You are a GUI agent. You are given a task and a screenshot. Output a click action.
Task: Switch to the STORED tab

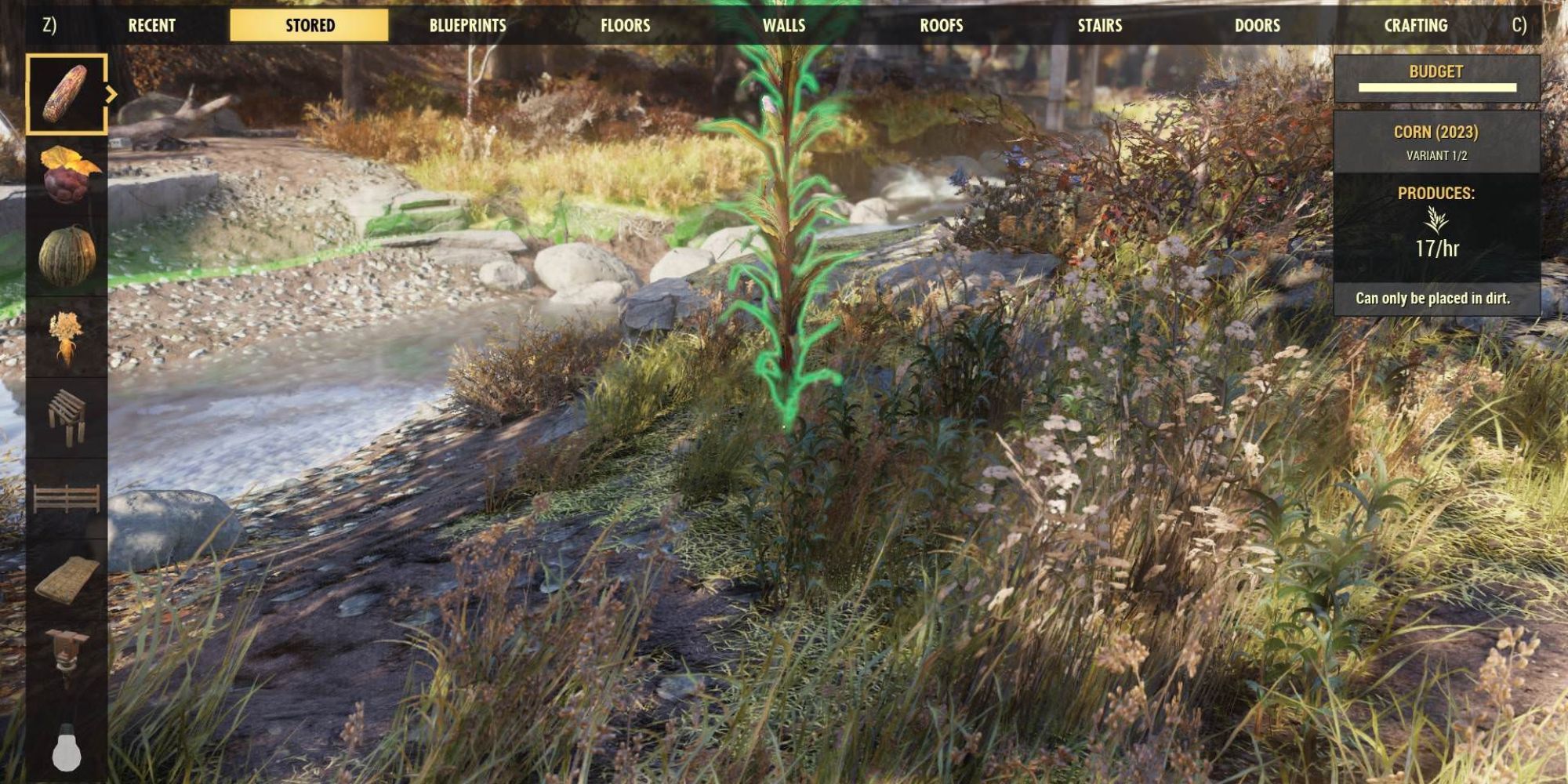pos(307,24)
